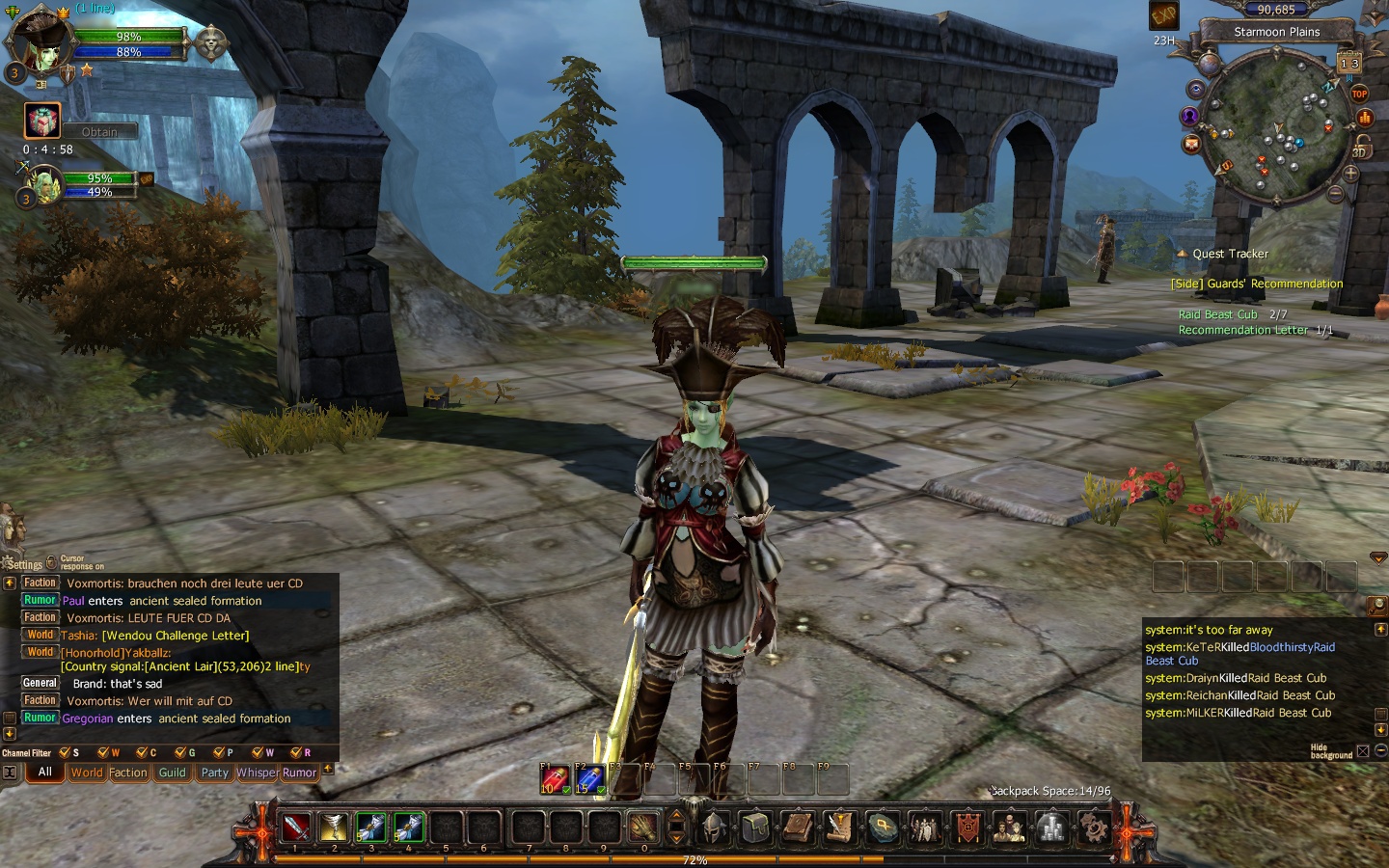Open the settings gear icon
The width and height of the screenshot is (1389, 868).
pos(1093,827)
